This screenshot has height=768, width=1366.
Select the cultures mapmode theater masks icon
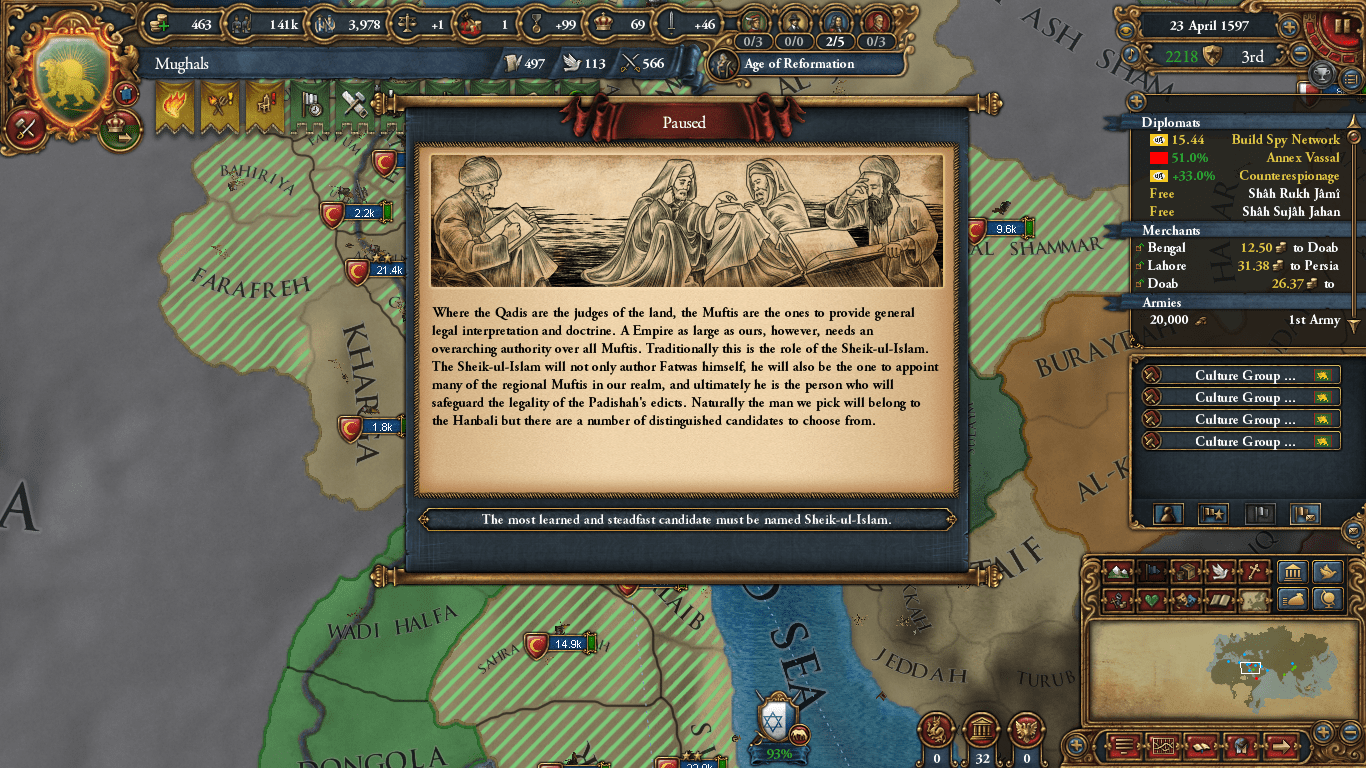click(1186, 601)
